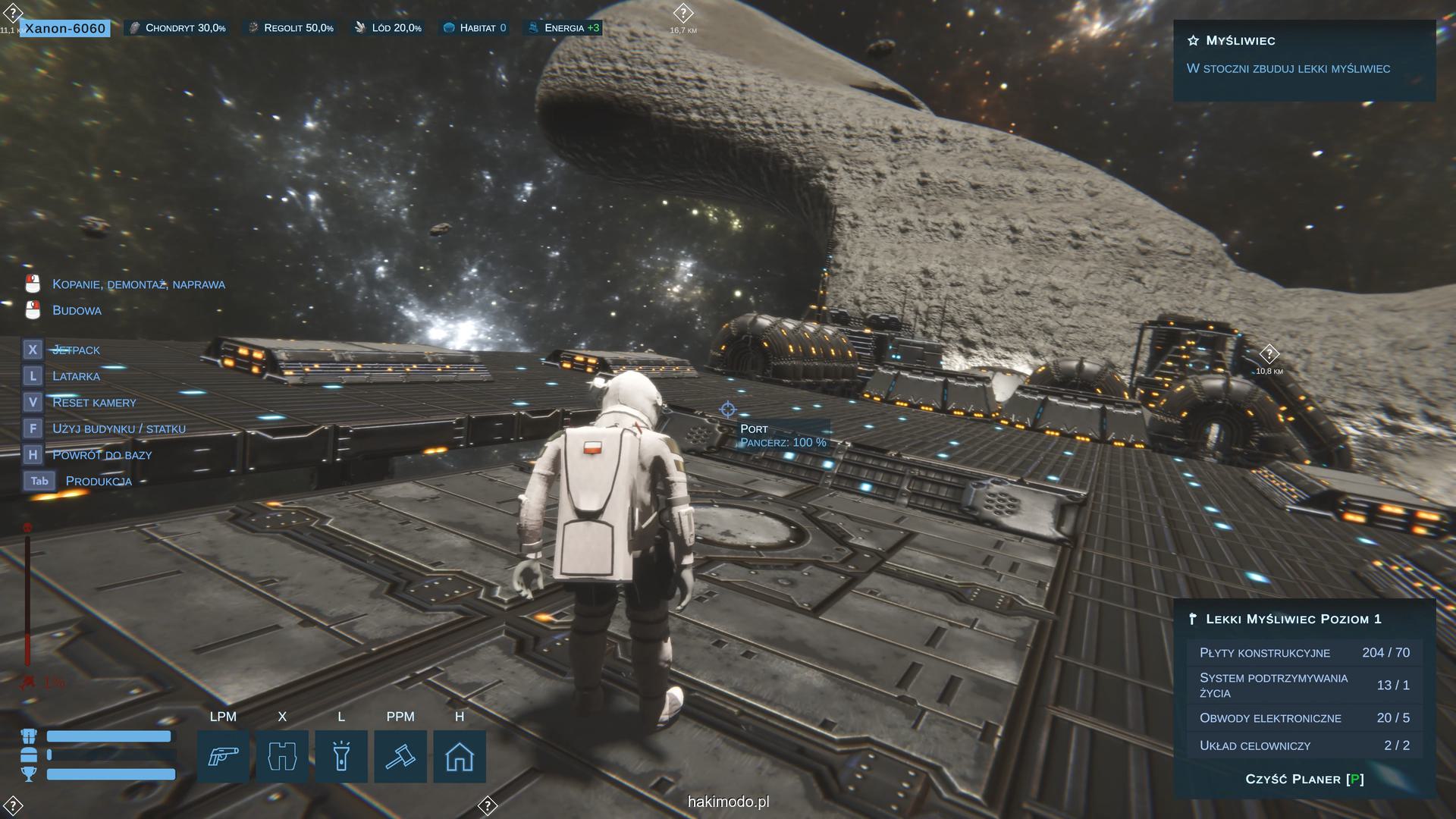Select the Płyty konstrukcyjne planner row
The height and width of the screenshot is (819, 1456).
[x=1304, y=653]
